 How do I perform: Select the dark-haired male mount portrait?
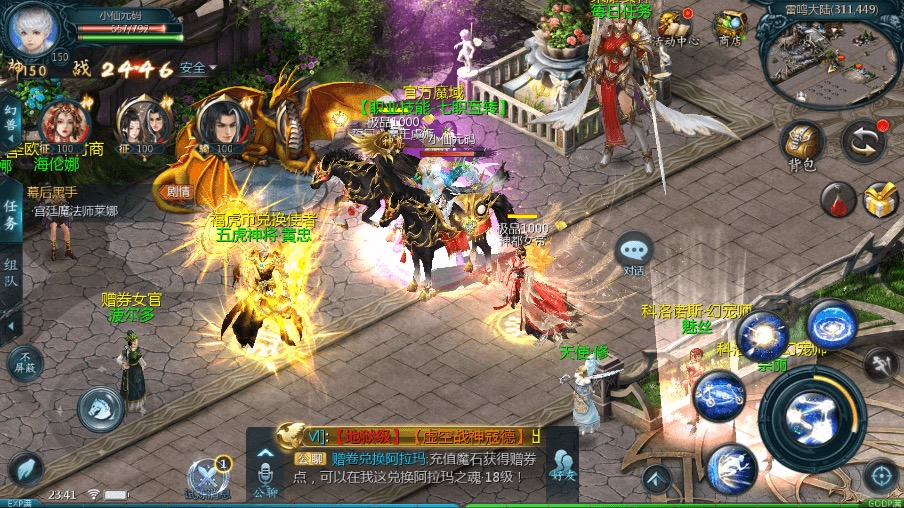click(x=221, y=124)
